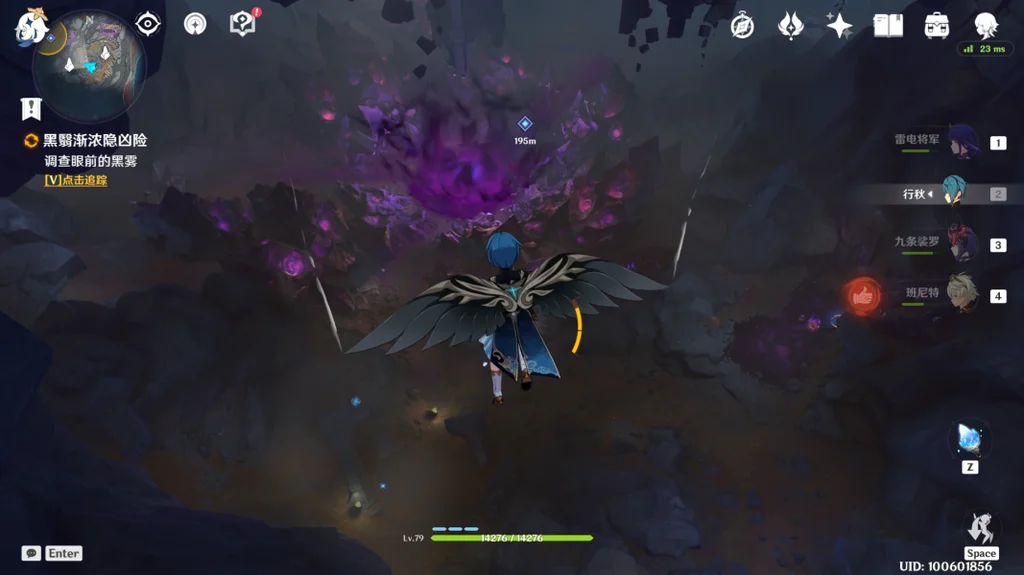Click the eye-shaped icon beside the minimap
This screenshot has height=575, width=1024.
[x=148, y=24]
